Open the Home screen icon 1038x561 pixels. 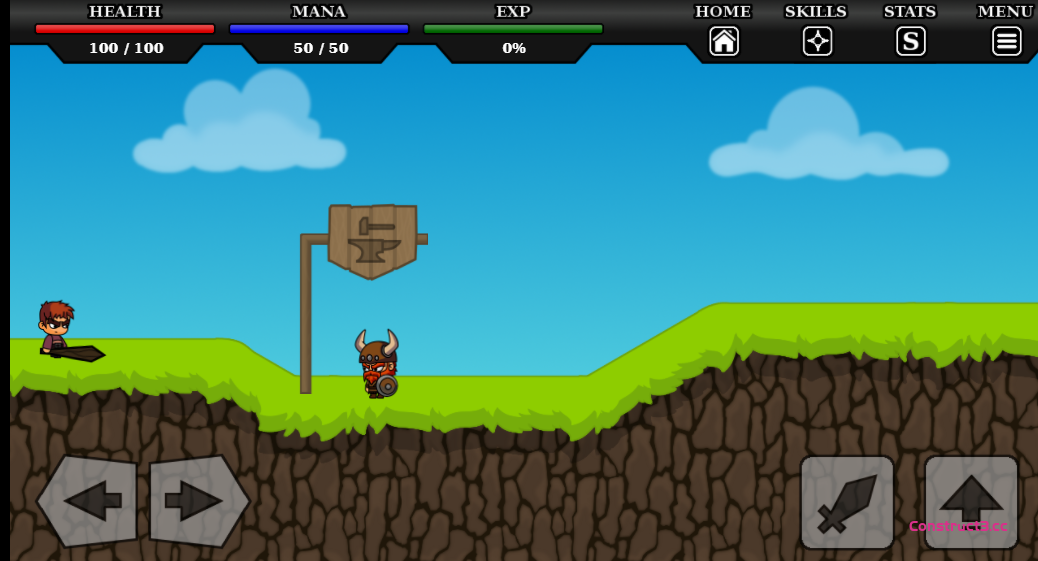[724, 41]
